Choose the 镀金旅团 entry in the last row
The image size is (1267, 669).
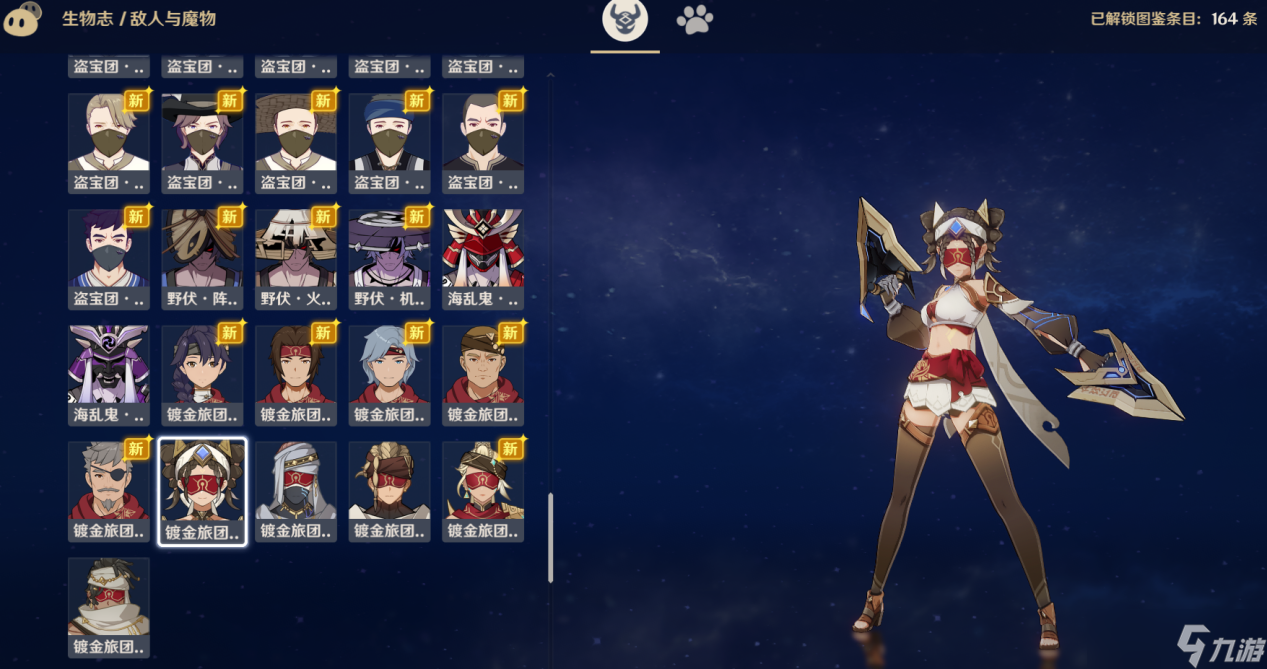[109, 607]
